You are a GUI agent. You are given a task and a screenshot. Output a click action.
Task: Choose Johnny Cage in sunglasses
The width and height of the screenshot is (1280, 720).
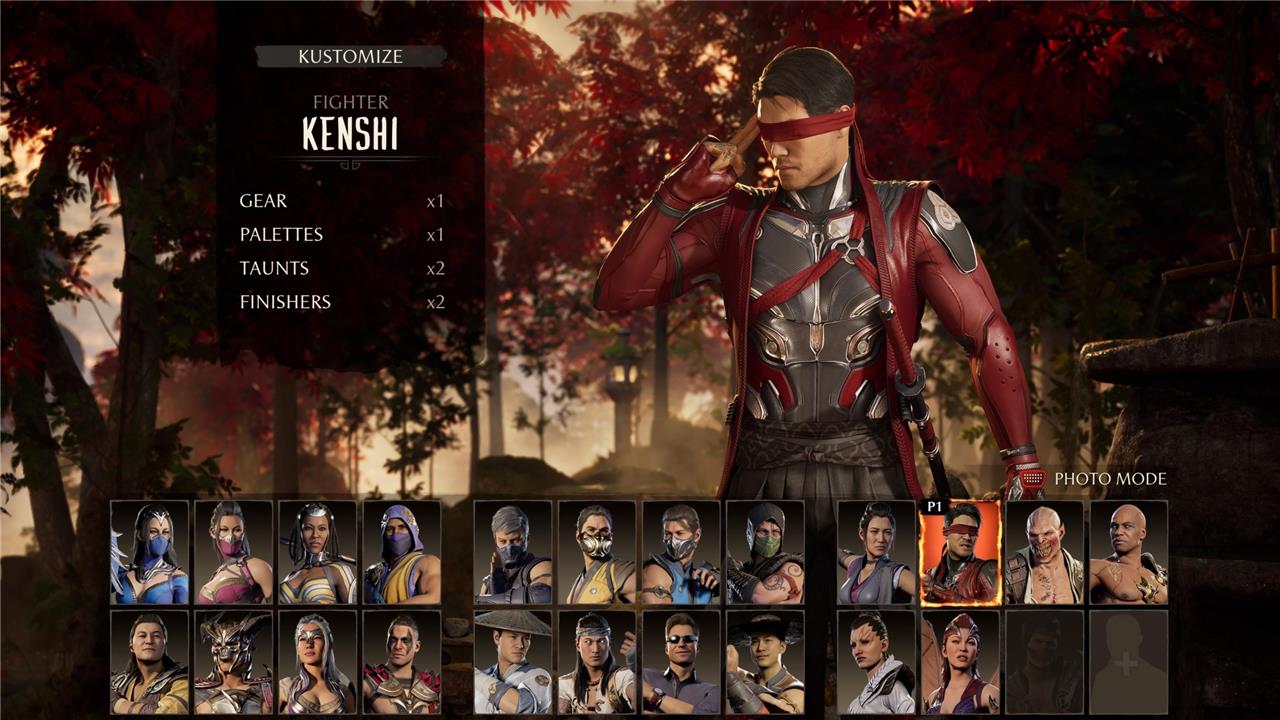[x=681, y=662]
